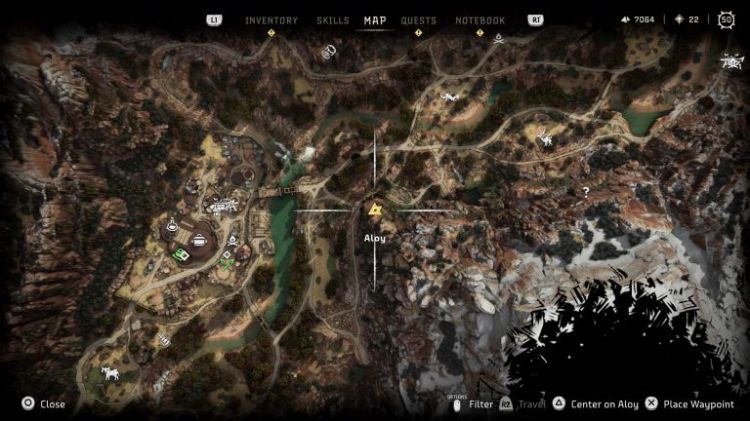Screen dimensions: 750x421
Task: Select Aloy's yellow position marker
Action: 375,210
